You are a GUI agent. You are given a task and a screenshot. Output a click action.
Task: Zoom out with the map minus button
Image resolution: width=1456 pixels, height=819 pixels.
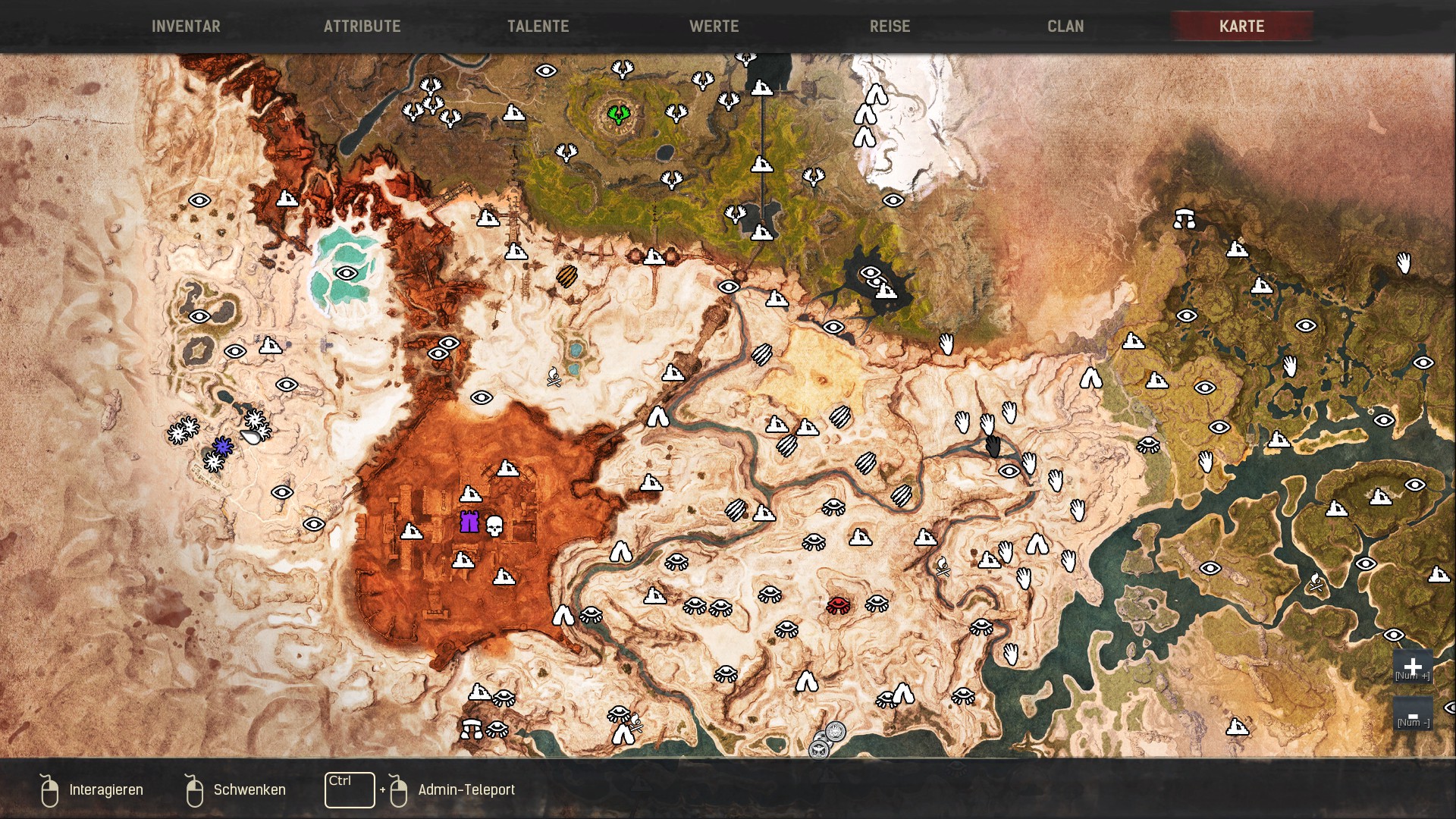[x=1412, y=716]
